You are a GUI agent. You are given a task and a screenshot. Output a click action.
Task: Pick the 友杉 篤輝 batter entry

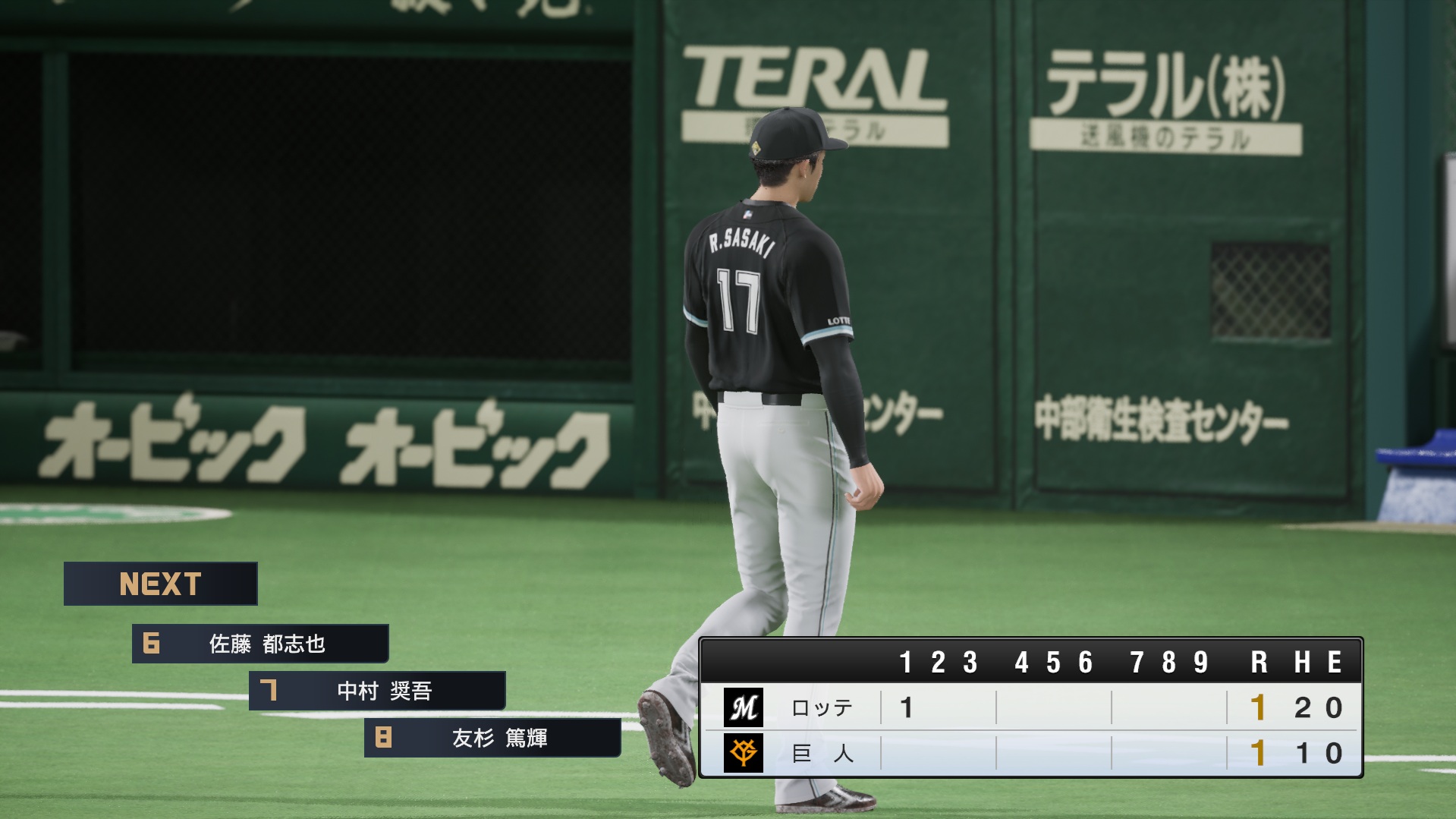pos(492,738)
